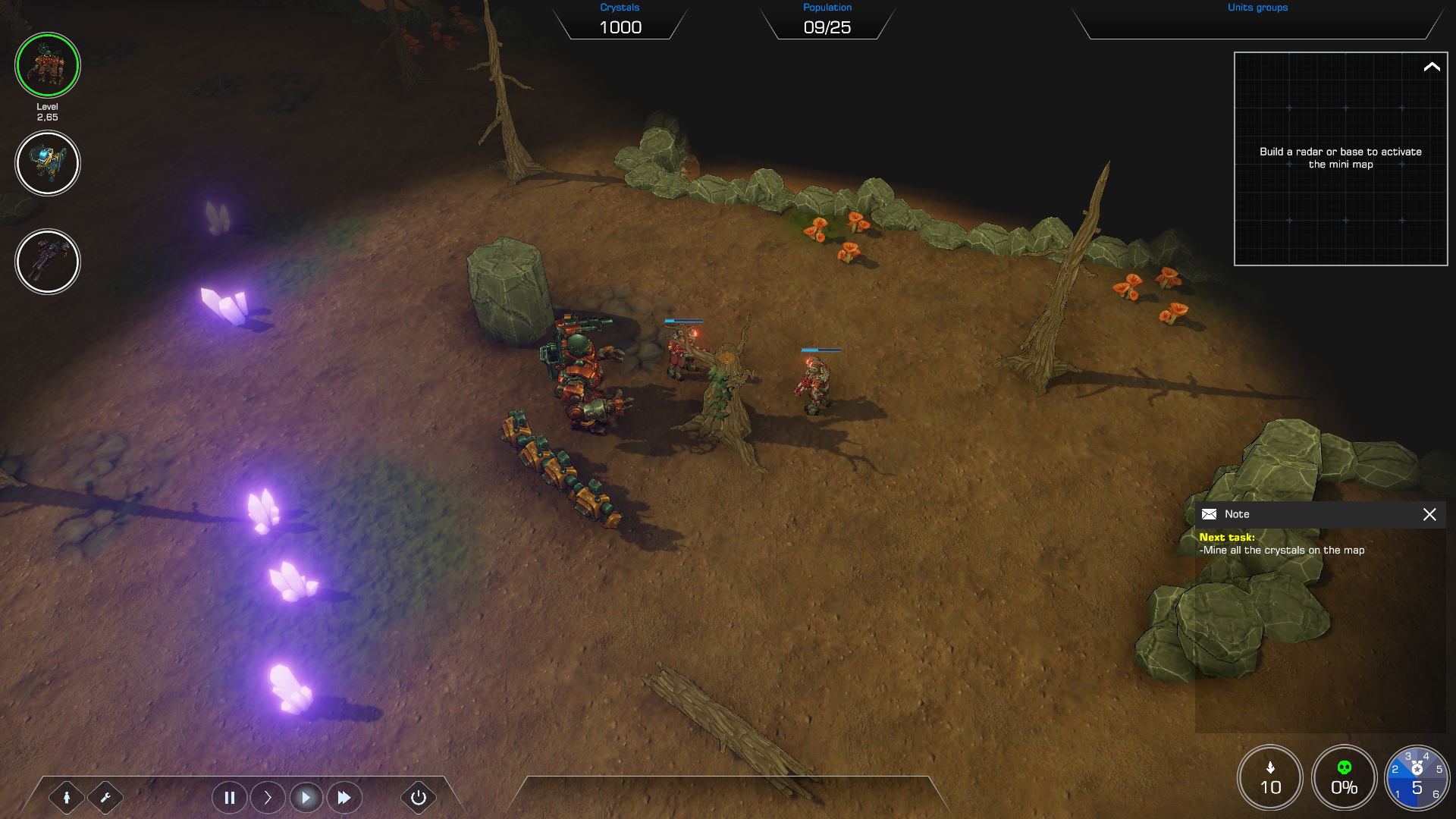This screenshot has width=1456, height=819.
Task: Open the wrench settings button
Action: coord(105,797)
